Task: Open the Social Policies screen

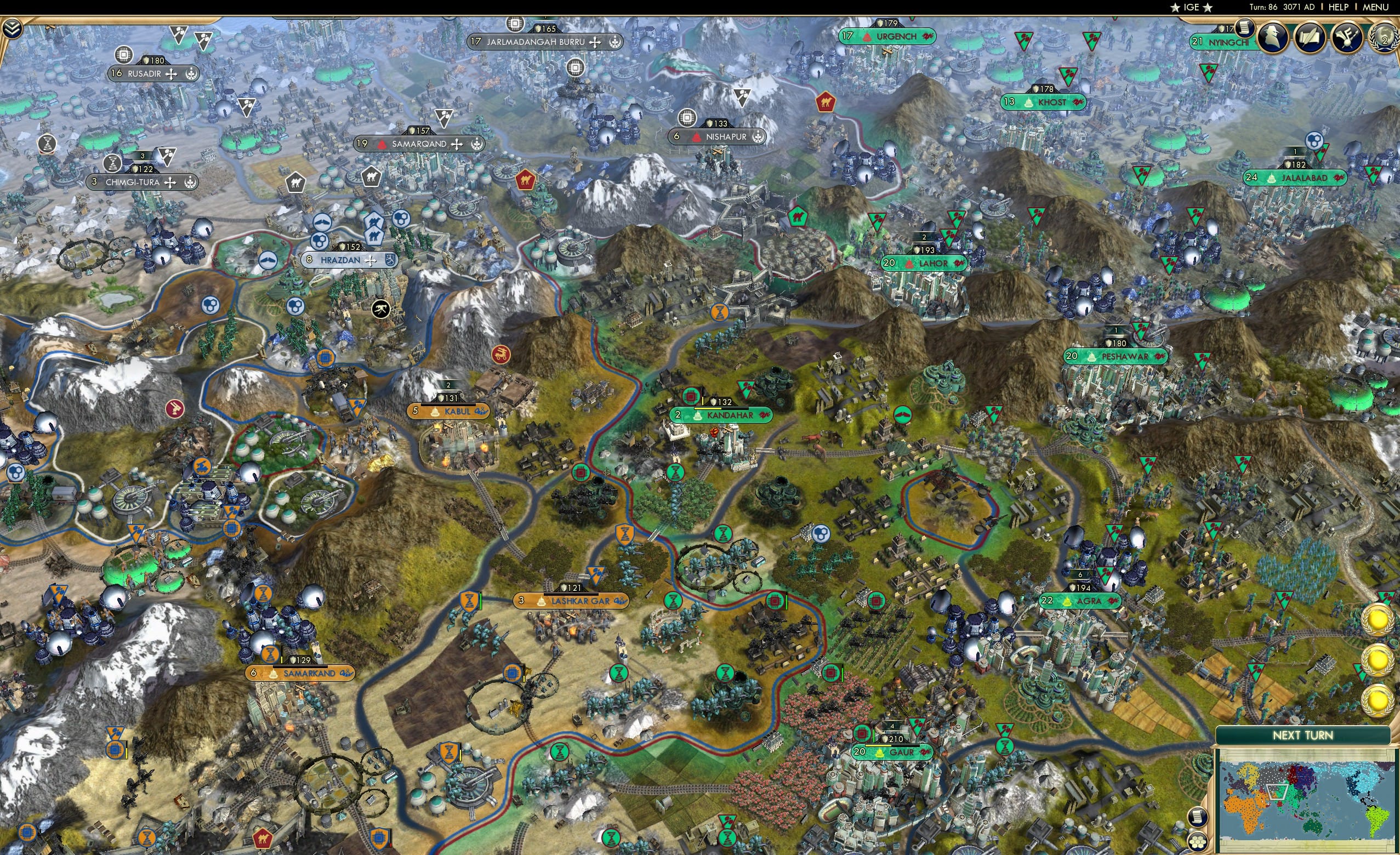Action: [1310, 36]
